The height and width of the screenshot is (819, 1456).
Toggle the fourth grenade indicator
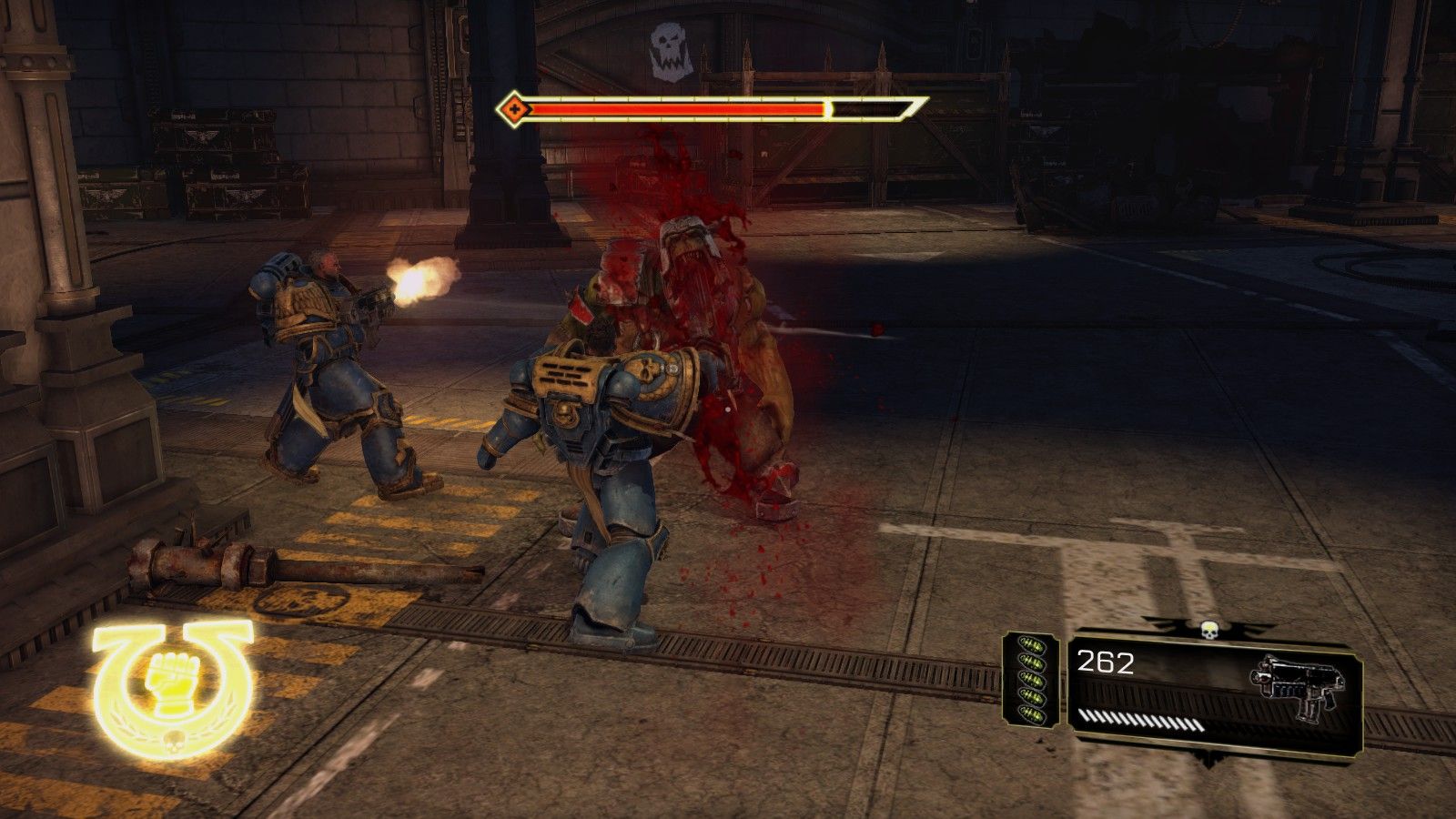[x=1034, y=696]
